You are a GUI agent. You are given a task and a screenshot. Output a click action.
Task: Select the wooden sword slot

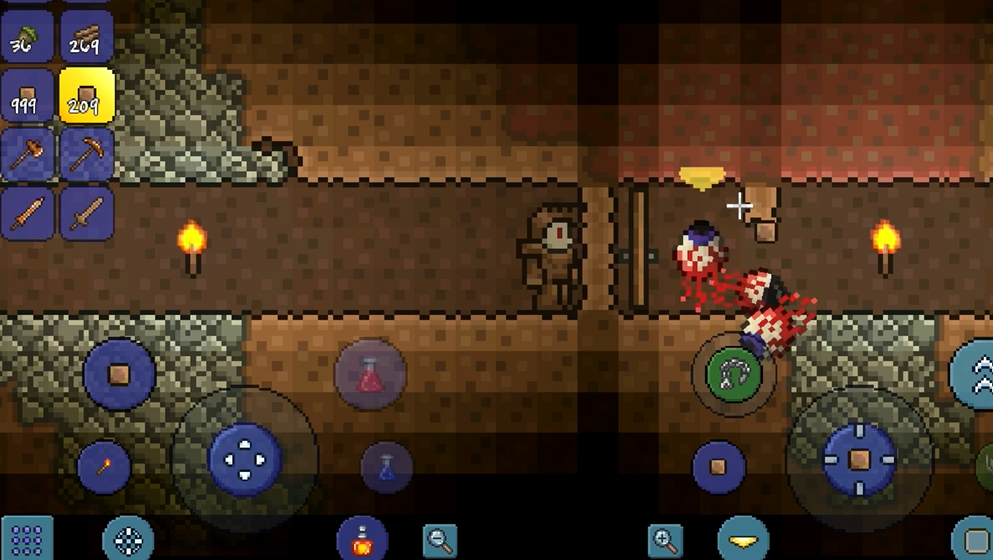click(86, 213)
